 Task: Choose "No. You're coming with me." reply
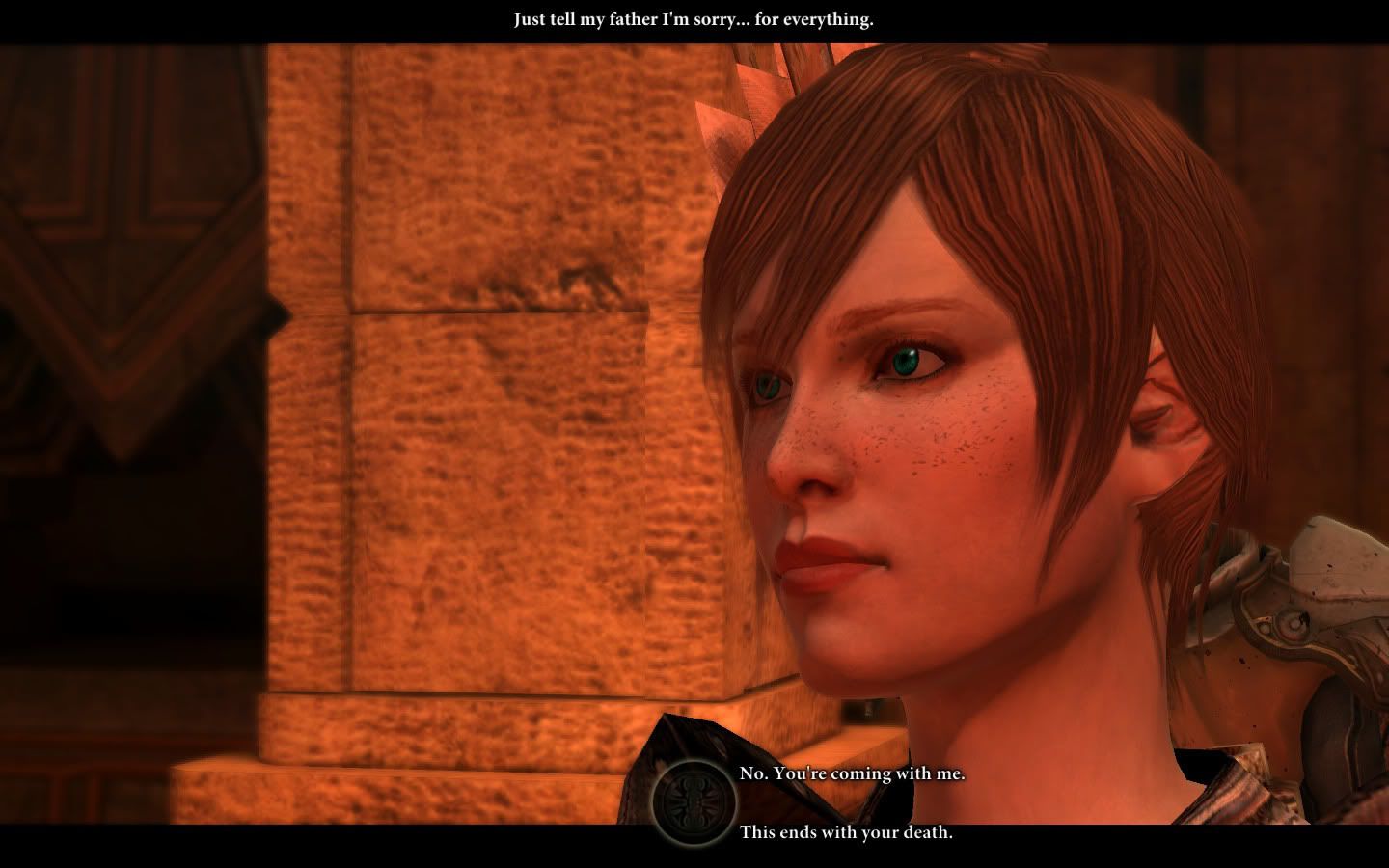[852, 773]
